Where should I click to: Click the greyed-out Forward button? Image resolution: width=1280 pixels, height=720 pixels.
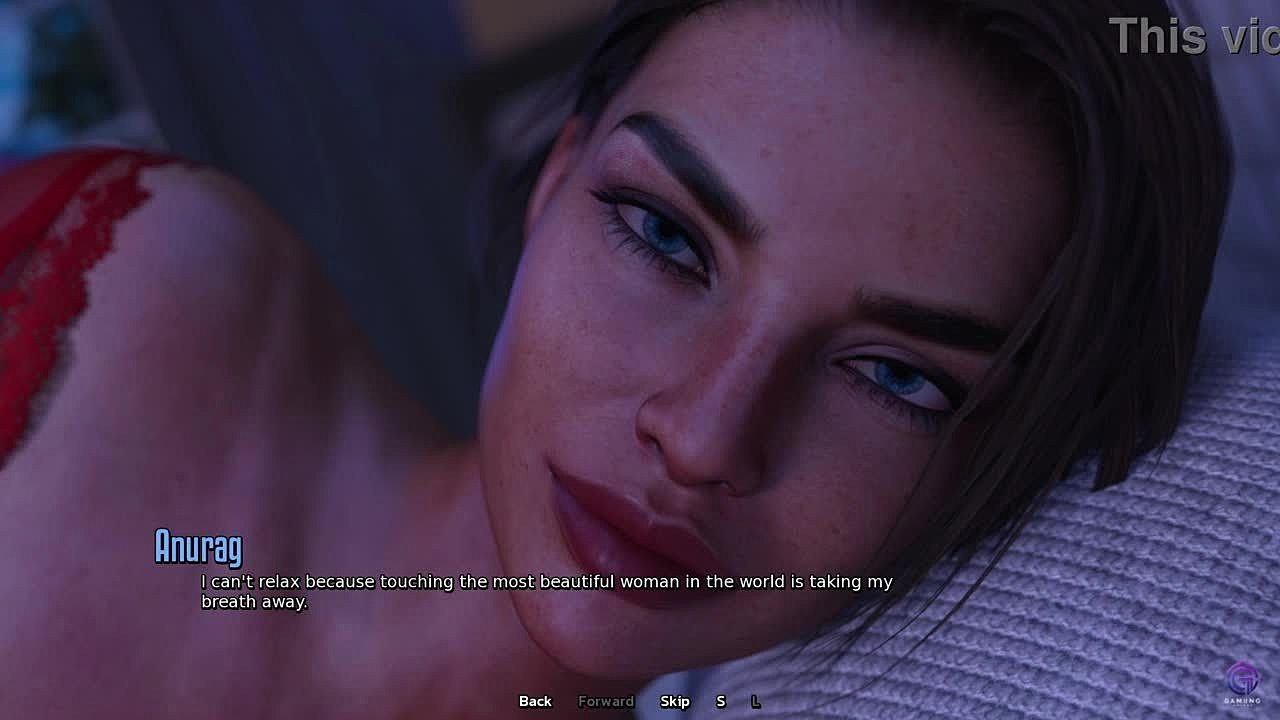(x=606, y=701)
